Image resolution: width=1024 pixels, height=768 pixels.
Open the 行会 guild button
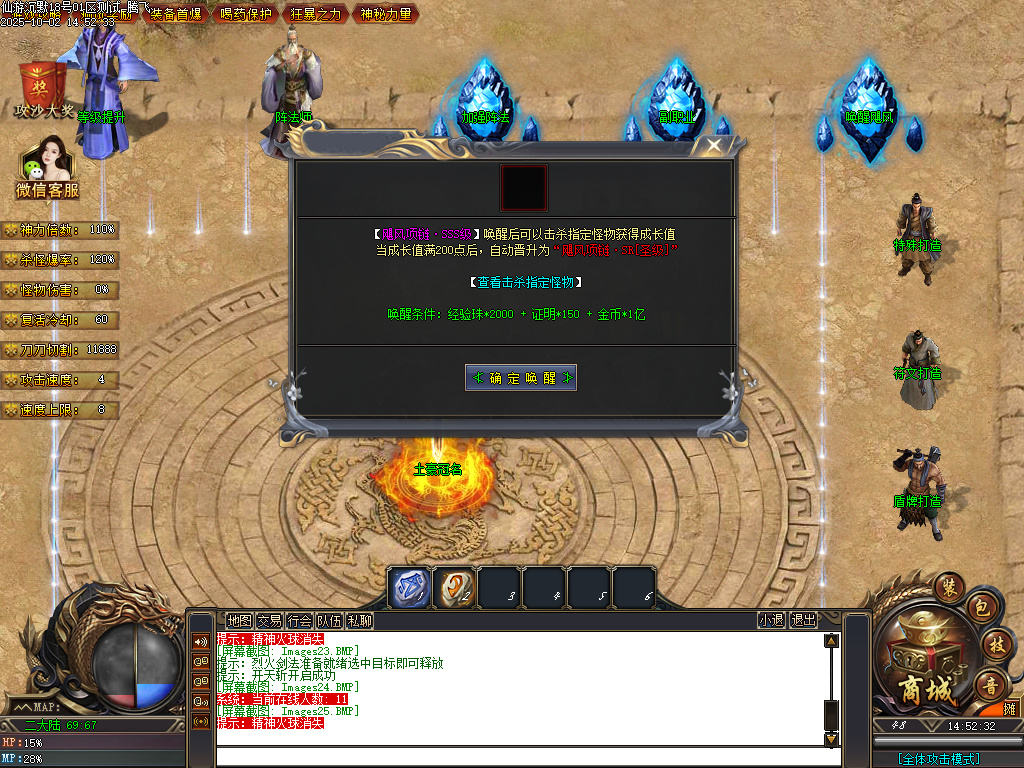click(299, 620)
